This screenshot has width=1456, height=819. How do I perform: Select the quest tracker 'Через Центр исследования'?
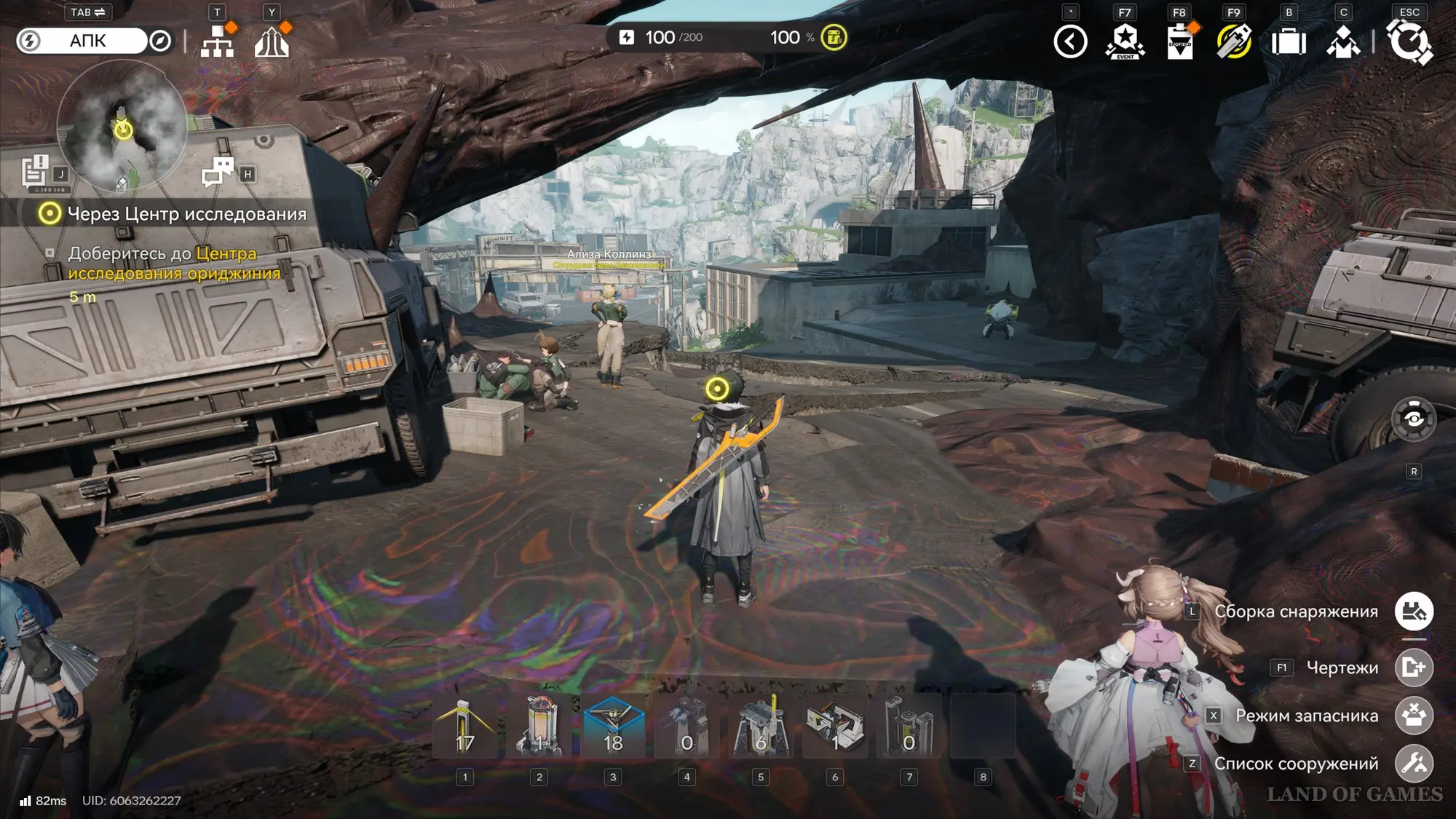pos(175,214)
